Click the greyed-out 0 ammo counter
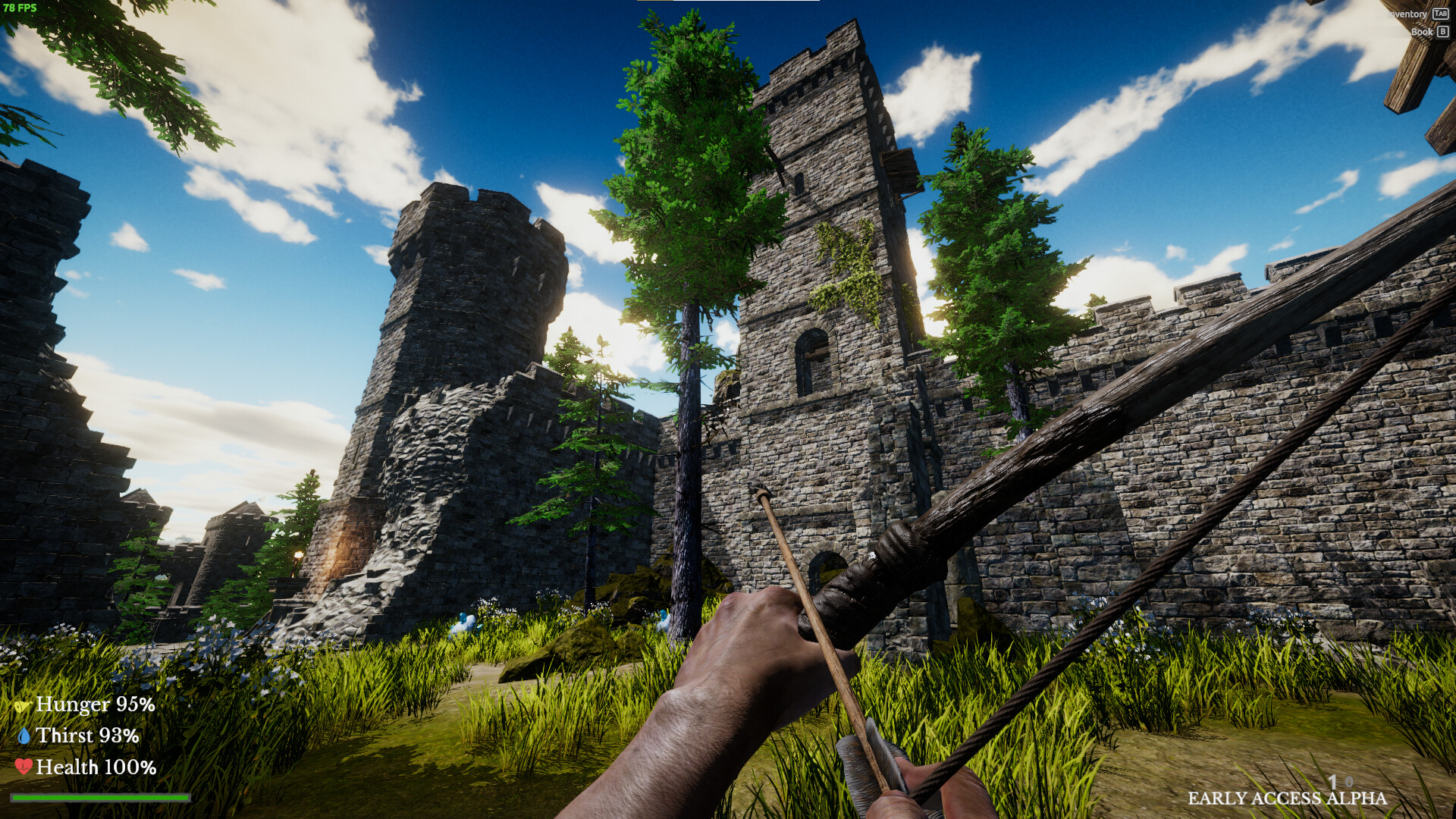The width and height of the screenshot is (1456, 819). pos(1350,781)
